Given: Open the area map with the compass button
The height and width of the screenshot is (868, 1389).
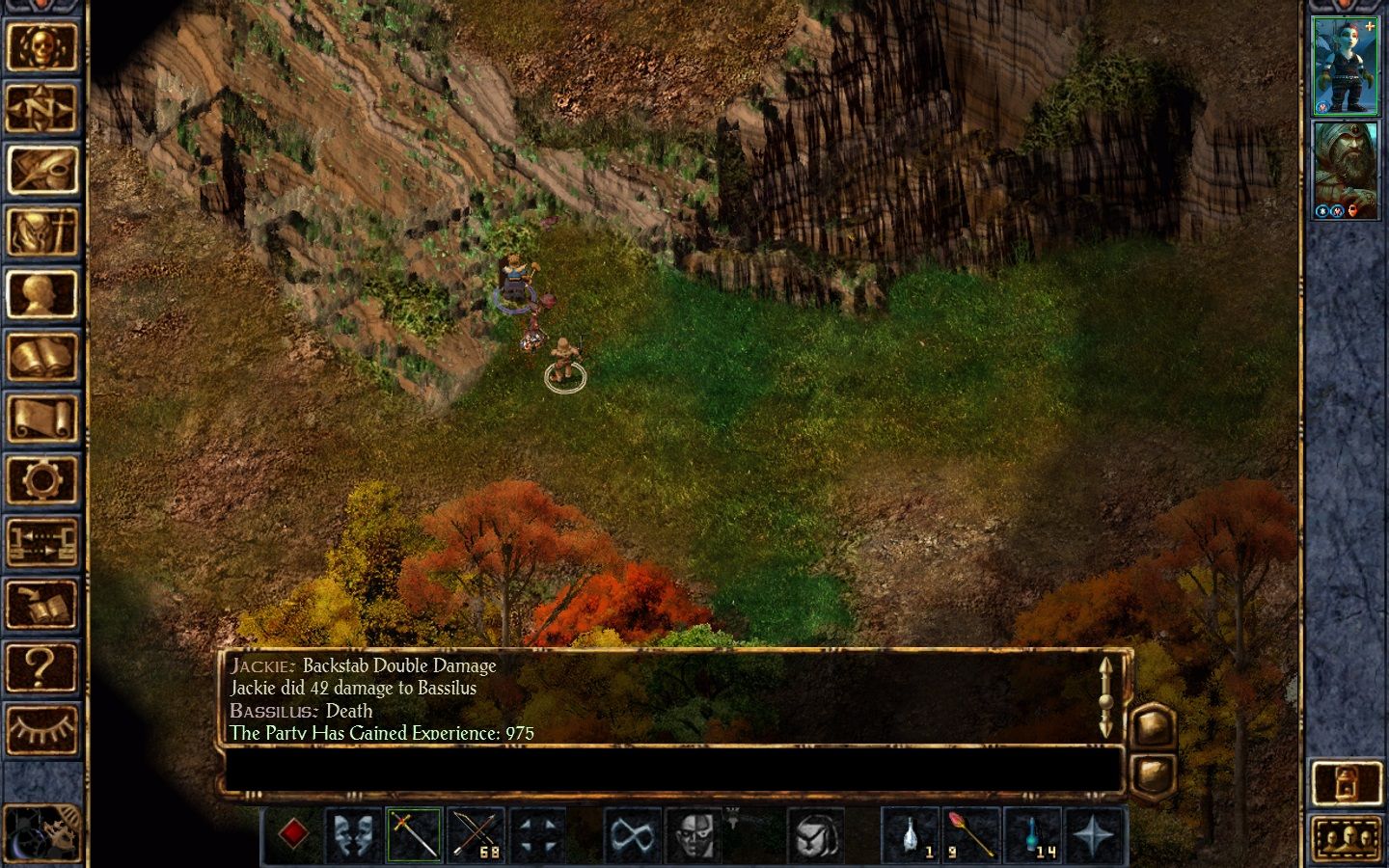Looking at the screenshot, I should tap(41, 108).
